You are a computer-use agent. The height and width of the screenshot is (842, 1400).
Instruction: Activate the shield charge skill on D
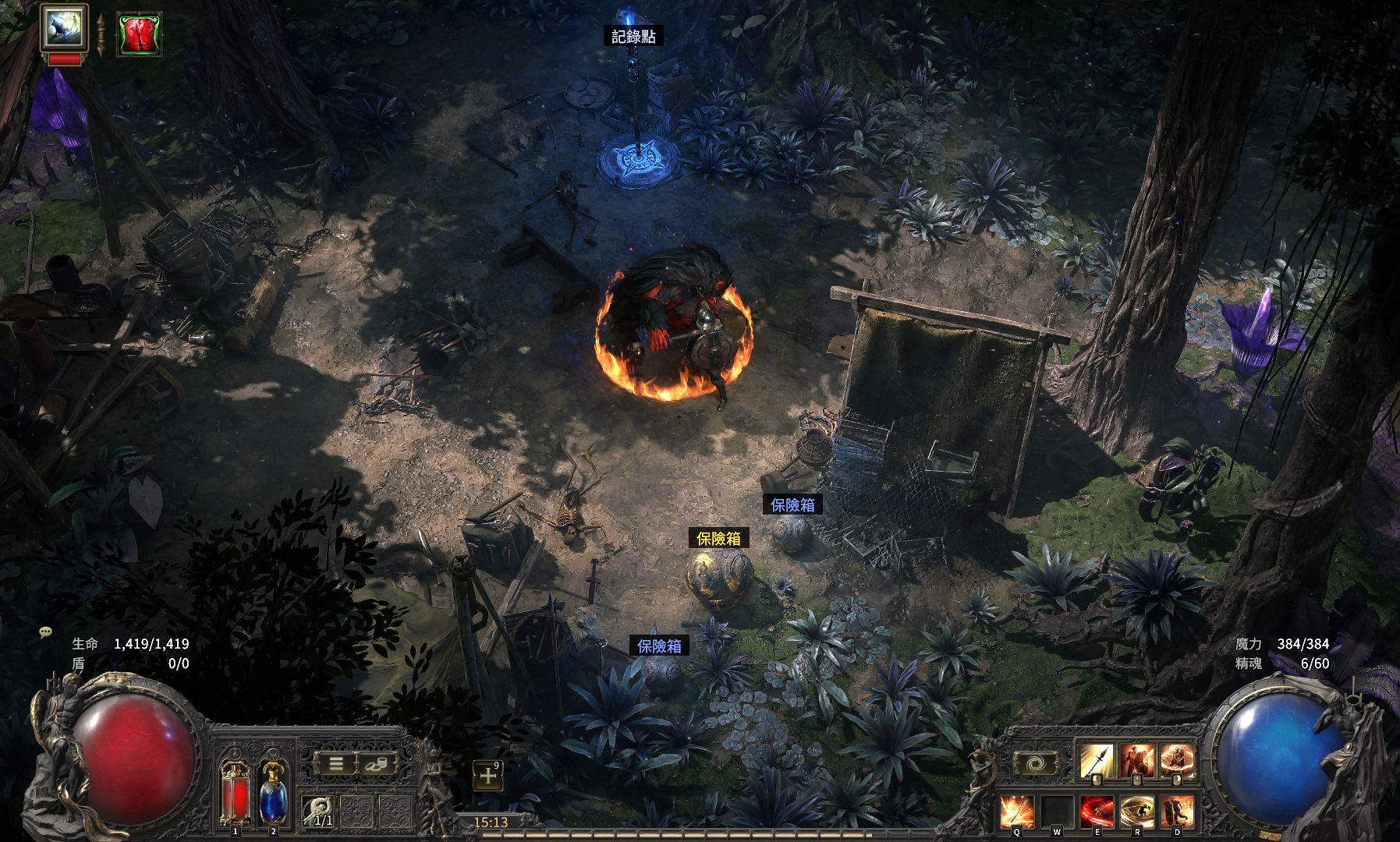point(1177,812)
